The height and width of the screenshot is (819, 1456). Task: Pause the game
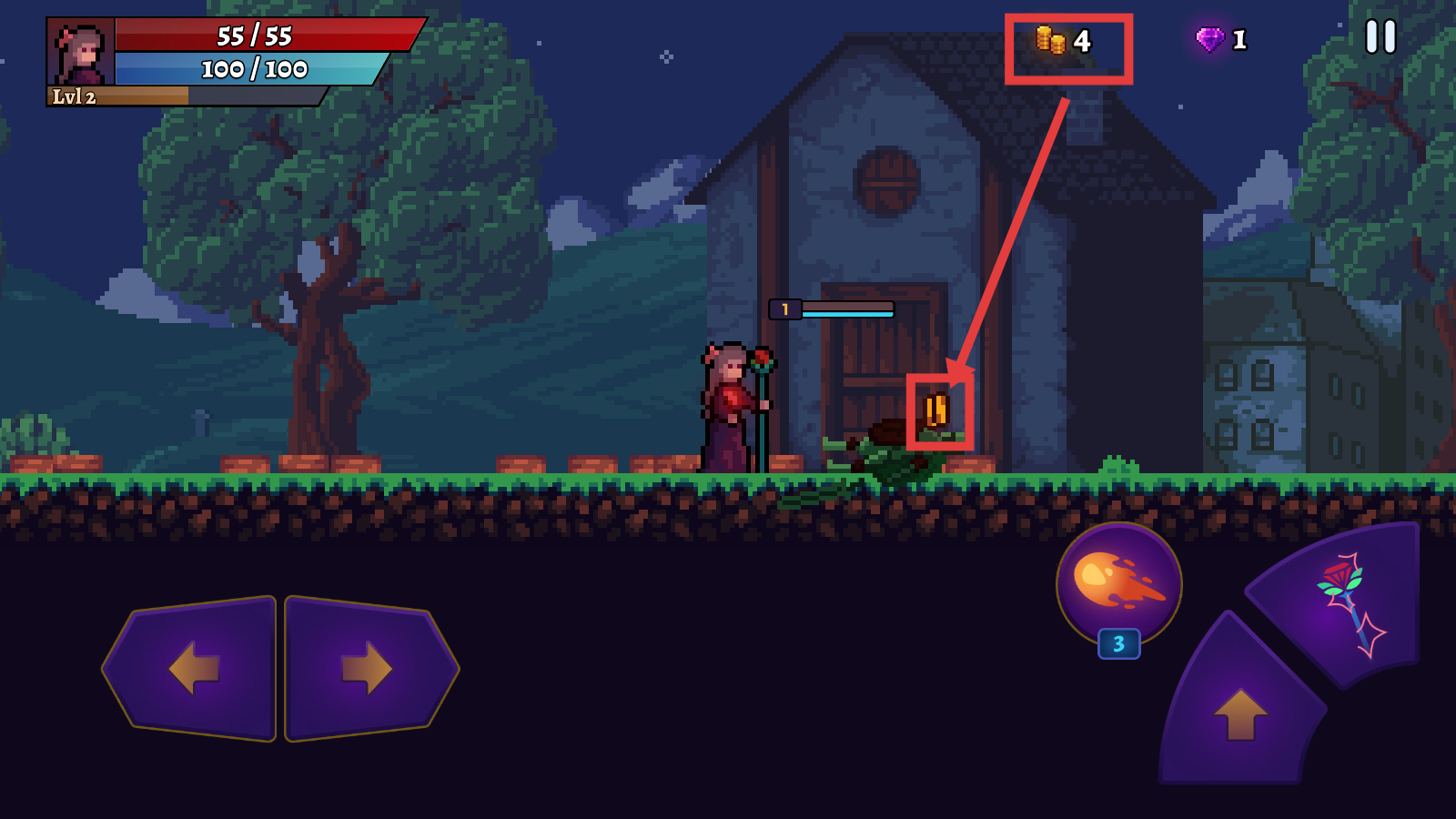1380,37
